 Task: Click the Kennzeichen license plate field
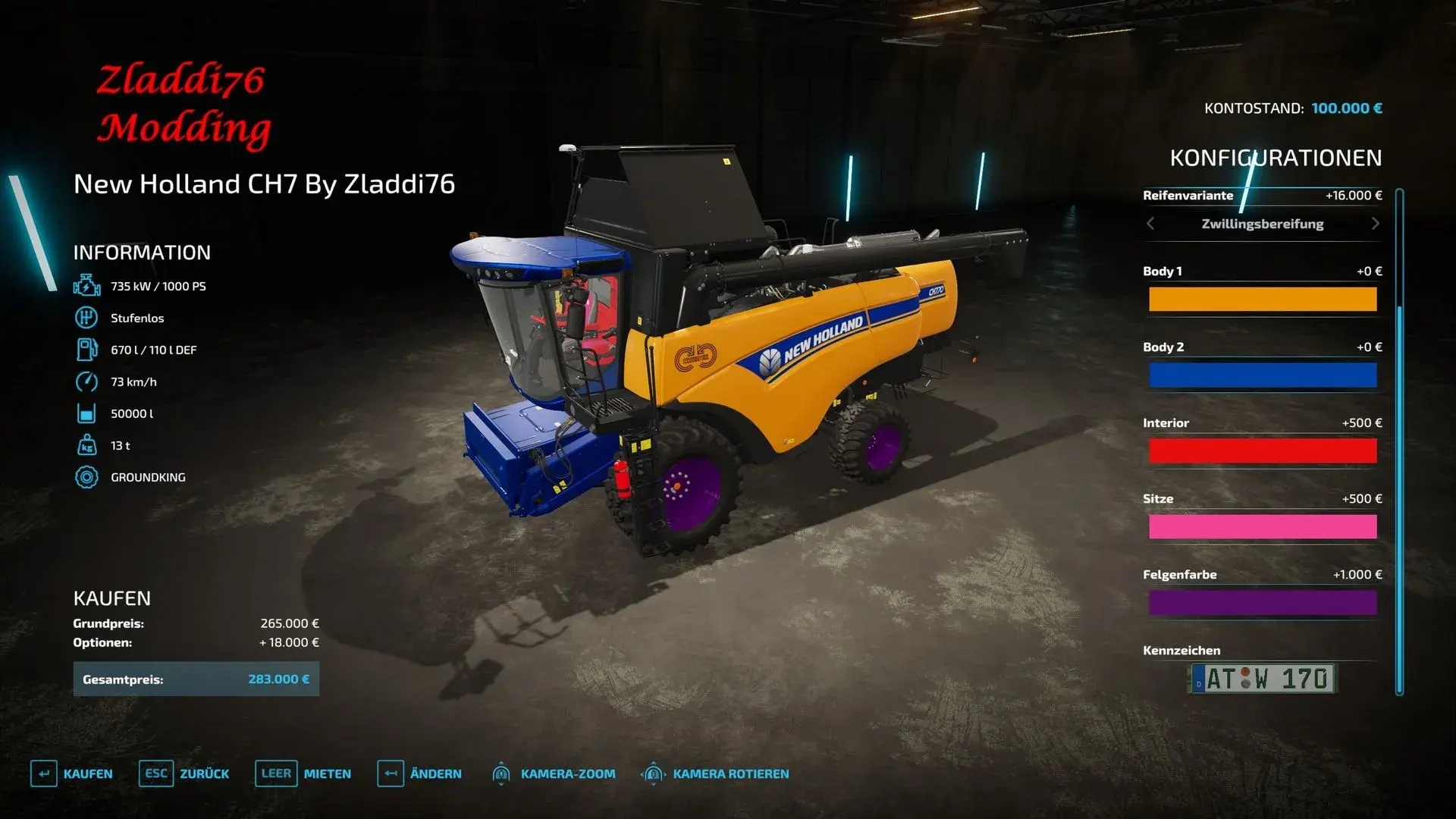click(x=1263, y=679)
